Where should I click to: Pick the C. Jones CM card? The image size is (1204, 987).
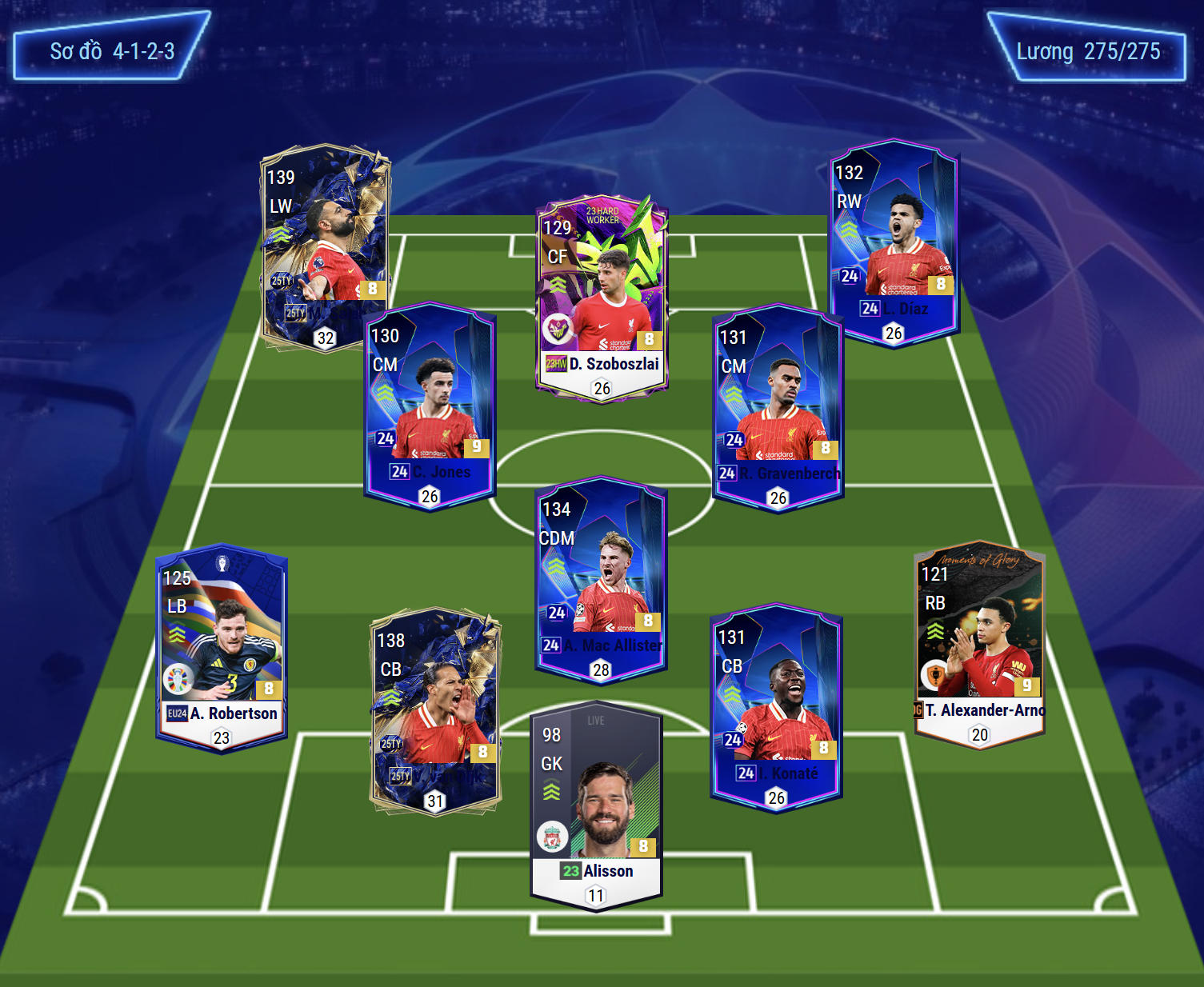430,406
